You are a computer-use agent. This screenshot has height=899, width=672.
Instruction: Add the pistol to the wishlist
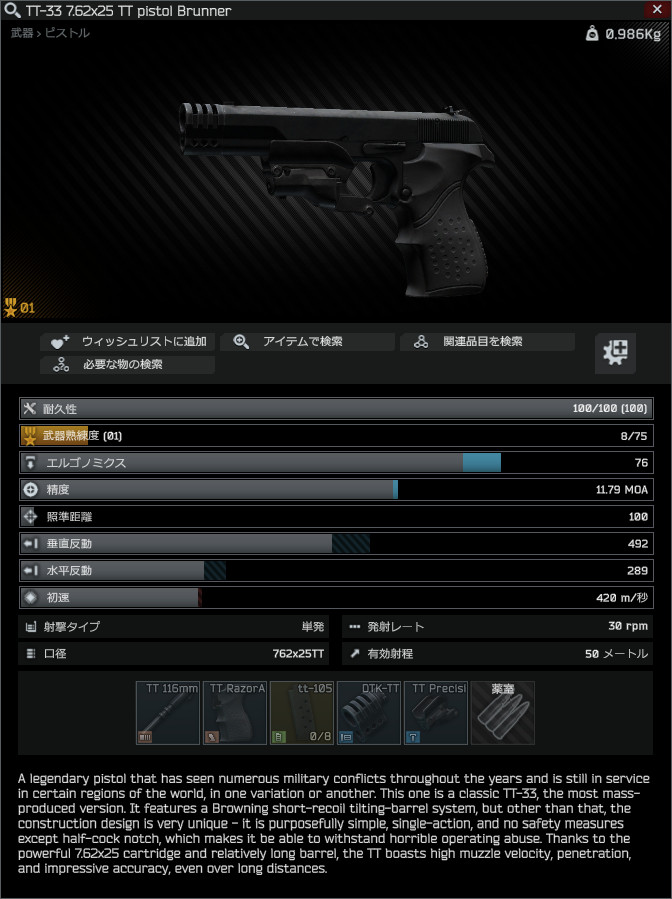(x=128, y=342)
